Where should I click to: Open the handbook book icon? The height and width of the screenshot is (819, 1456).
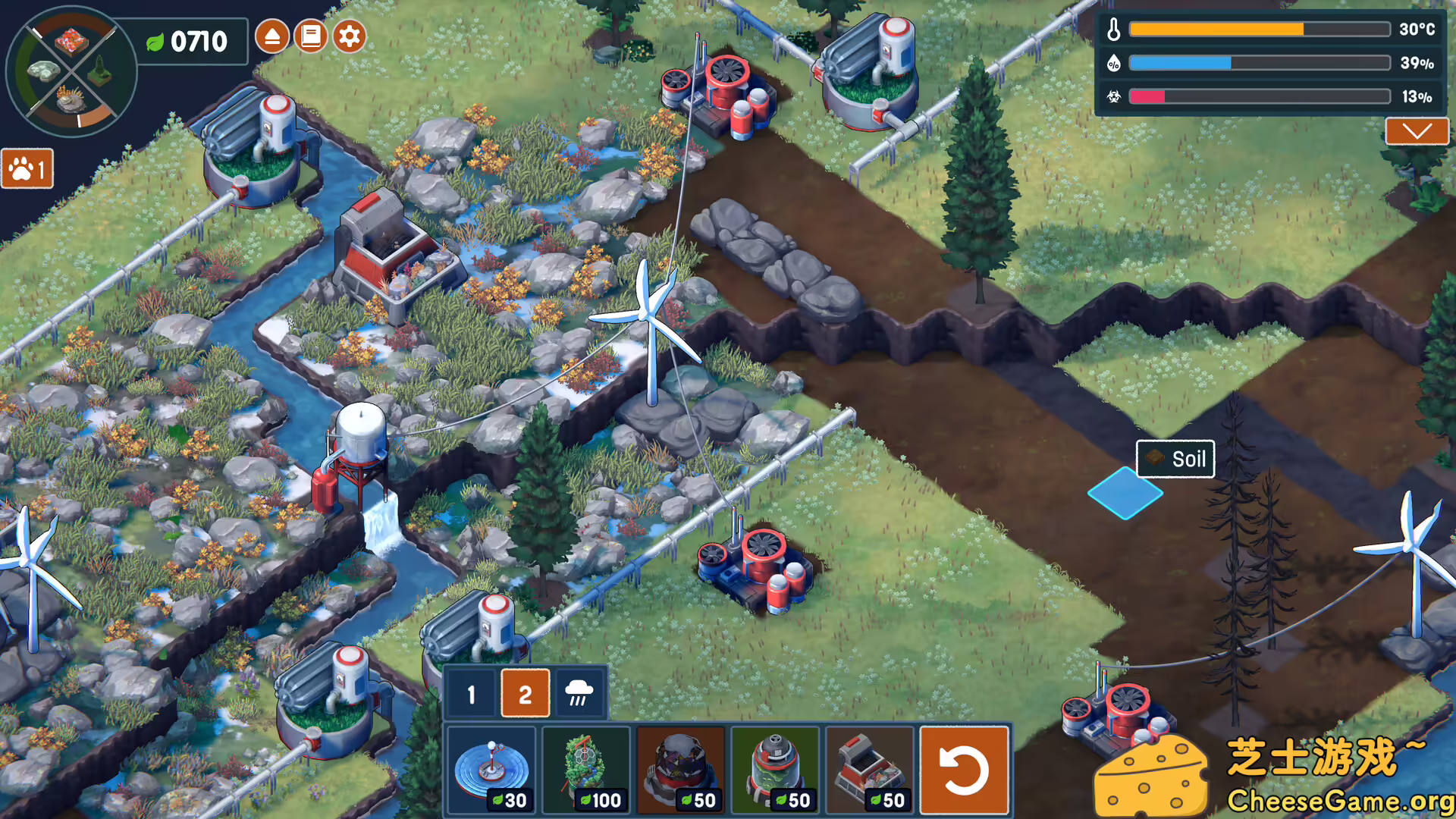[x=311, y=36]
